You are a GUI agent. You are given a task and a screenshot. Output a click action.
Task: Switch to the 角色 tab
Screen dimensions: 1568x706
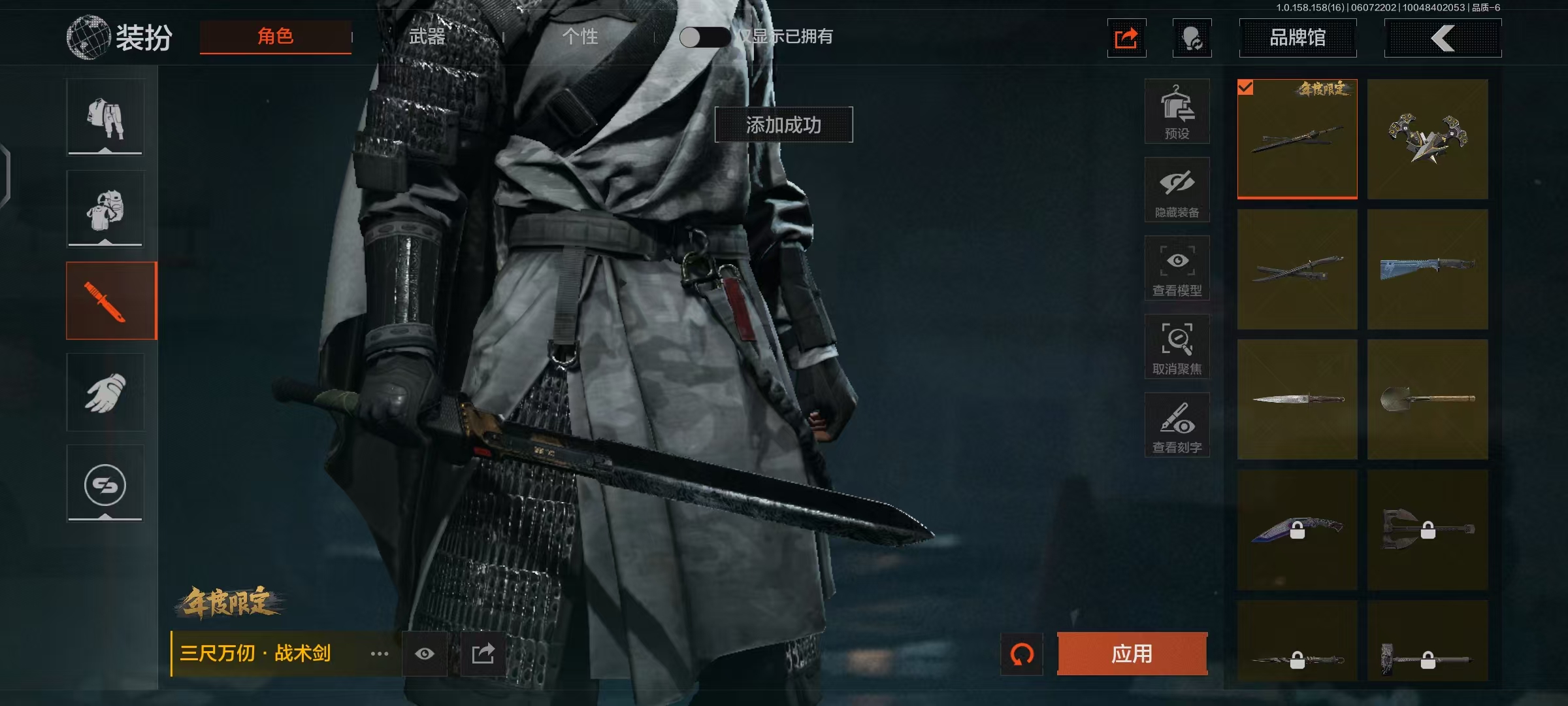pyautogui.click(x=275, y=37)
